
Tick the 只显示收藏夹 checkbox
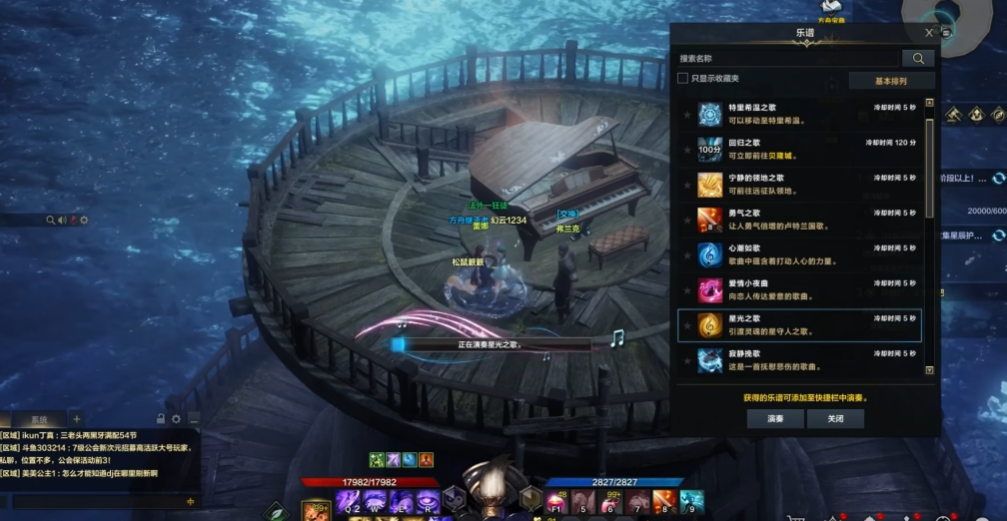(x=683, y=79)
